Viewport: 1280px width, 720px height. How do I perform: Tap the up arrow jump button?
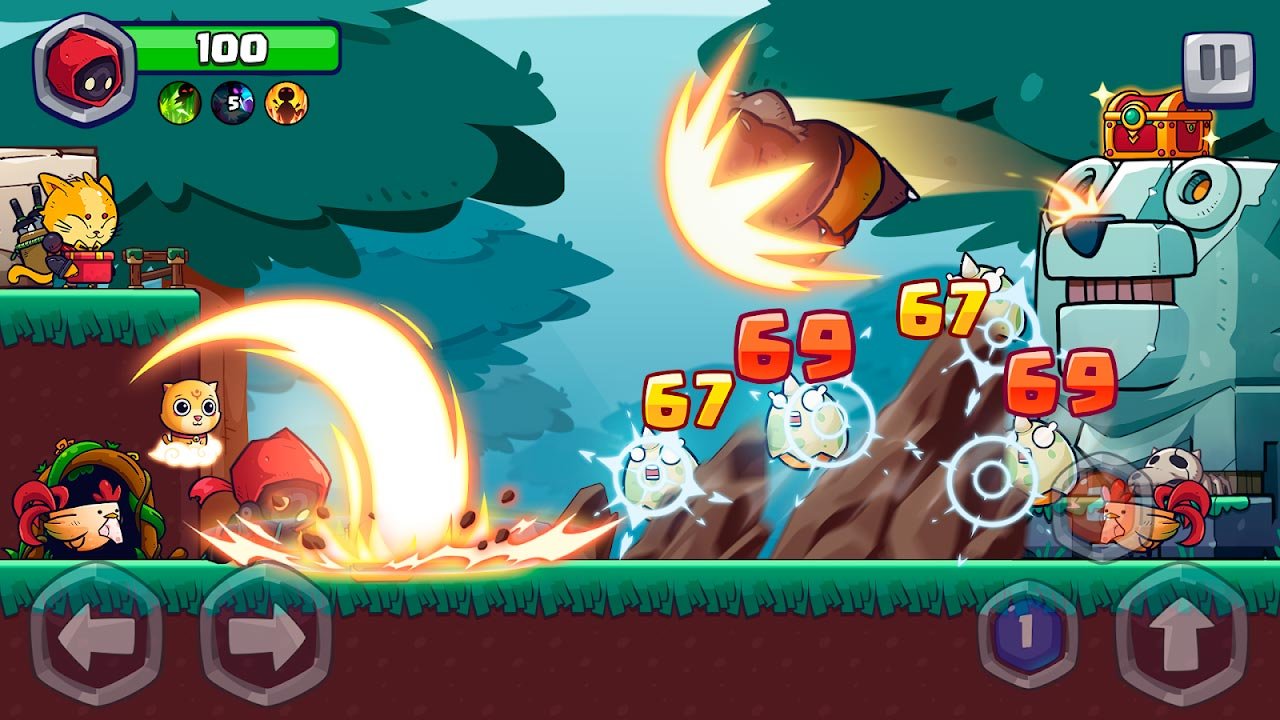click(x=1183, y=636)
